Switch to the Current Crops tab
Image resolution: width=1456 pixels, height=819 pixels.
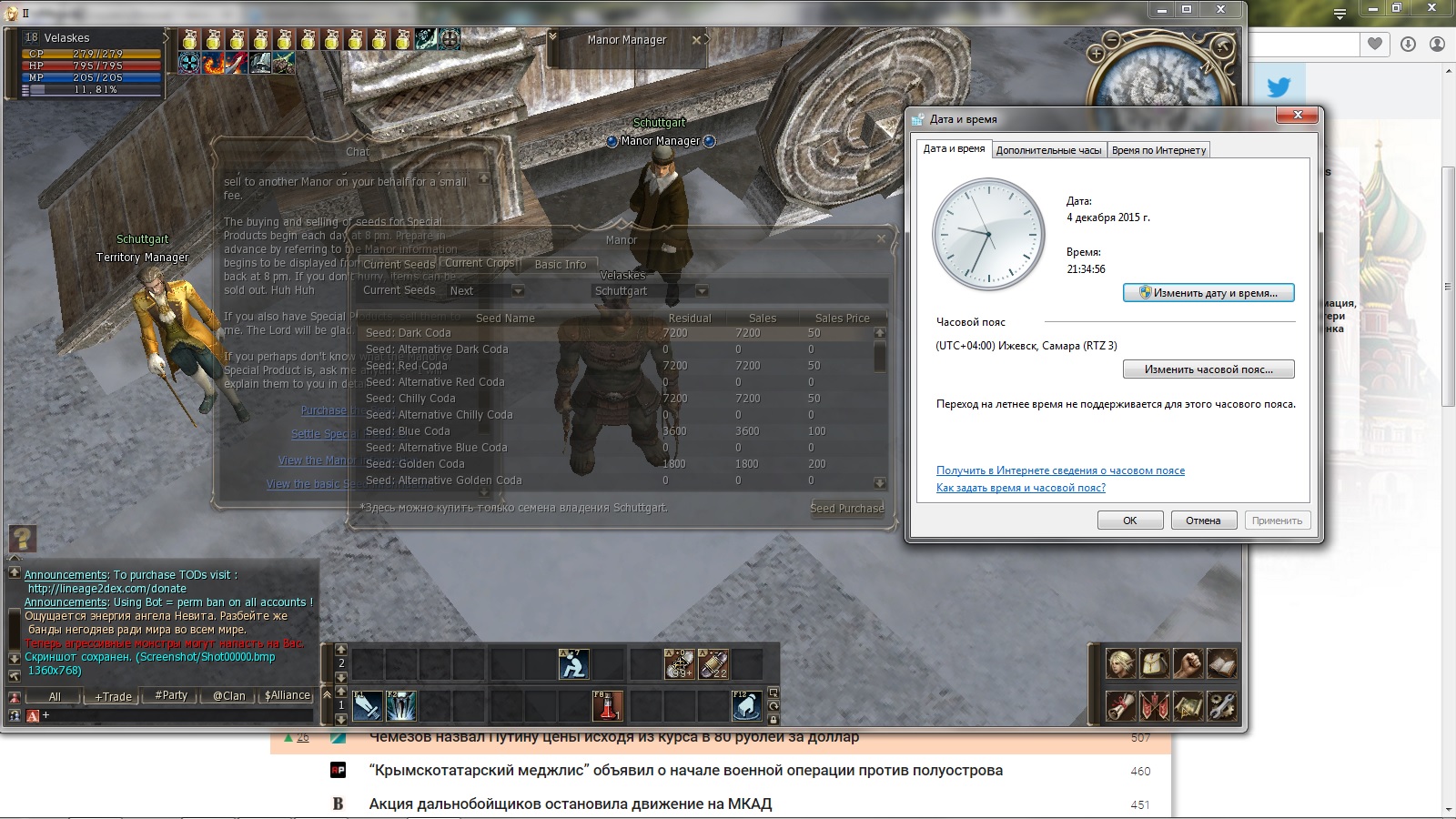(x=480, y=263)
